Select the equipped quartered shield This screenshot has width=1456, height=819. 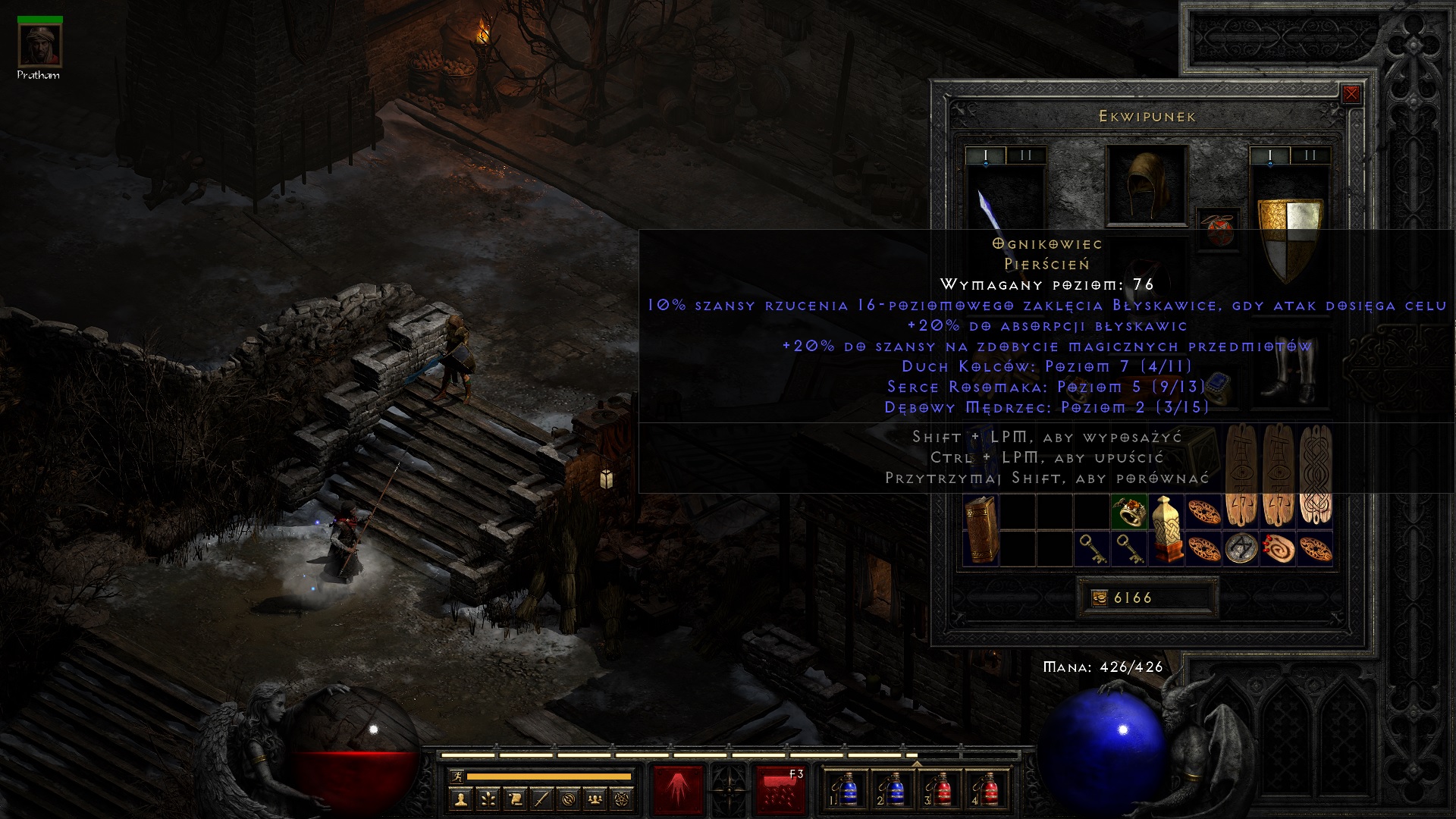pos(1290,235)
